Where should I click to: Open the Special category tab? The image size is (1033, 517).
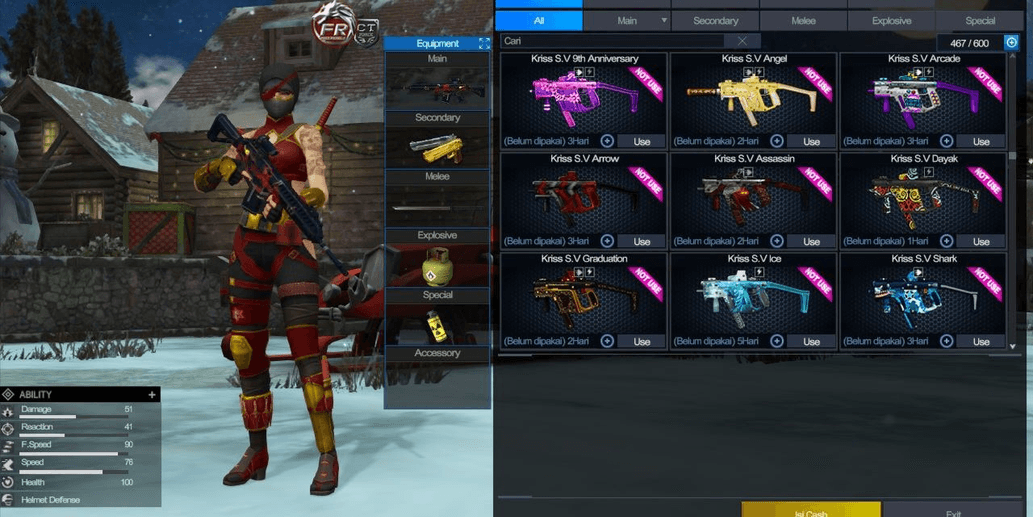980,20
